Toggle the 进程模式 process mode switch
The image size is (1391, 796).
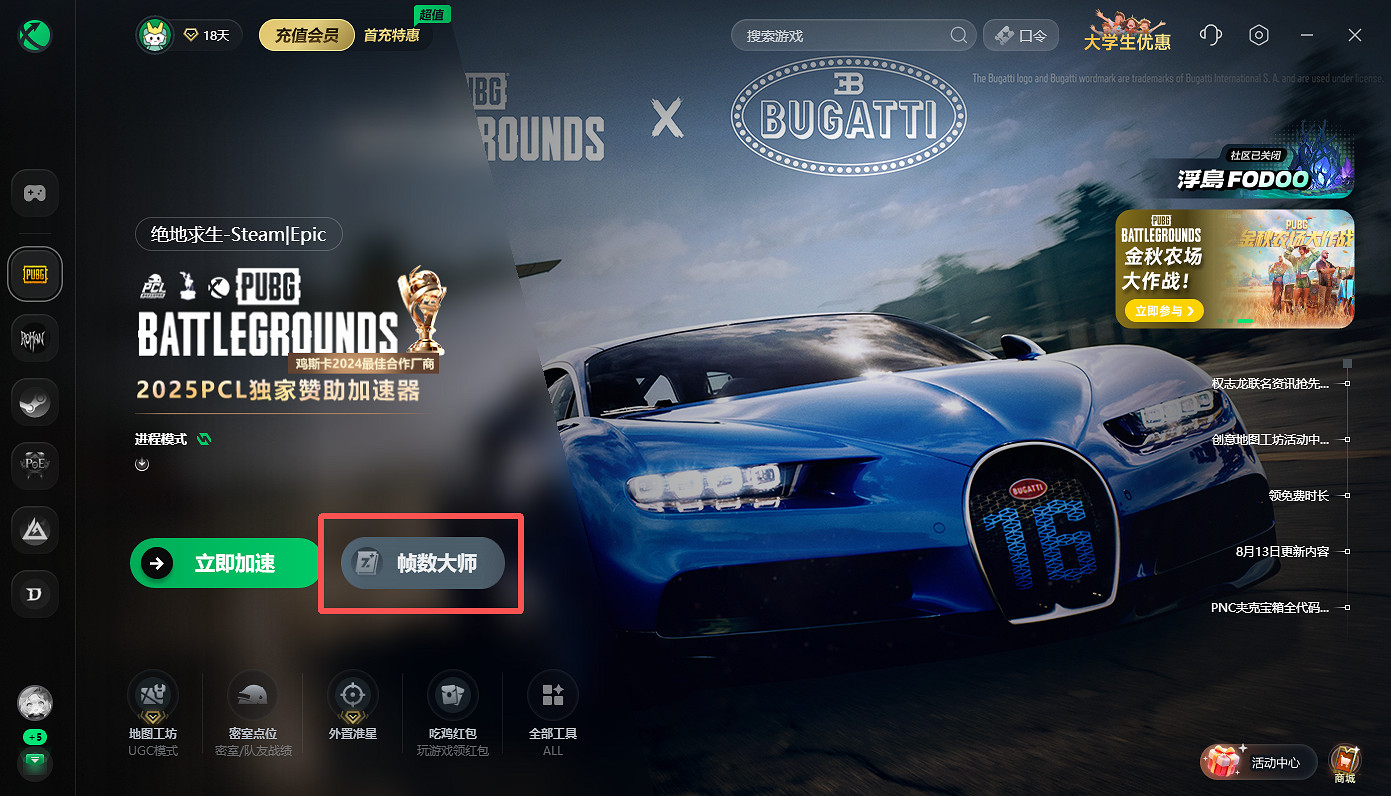(x=202, y=438)
